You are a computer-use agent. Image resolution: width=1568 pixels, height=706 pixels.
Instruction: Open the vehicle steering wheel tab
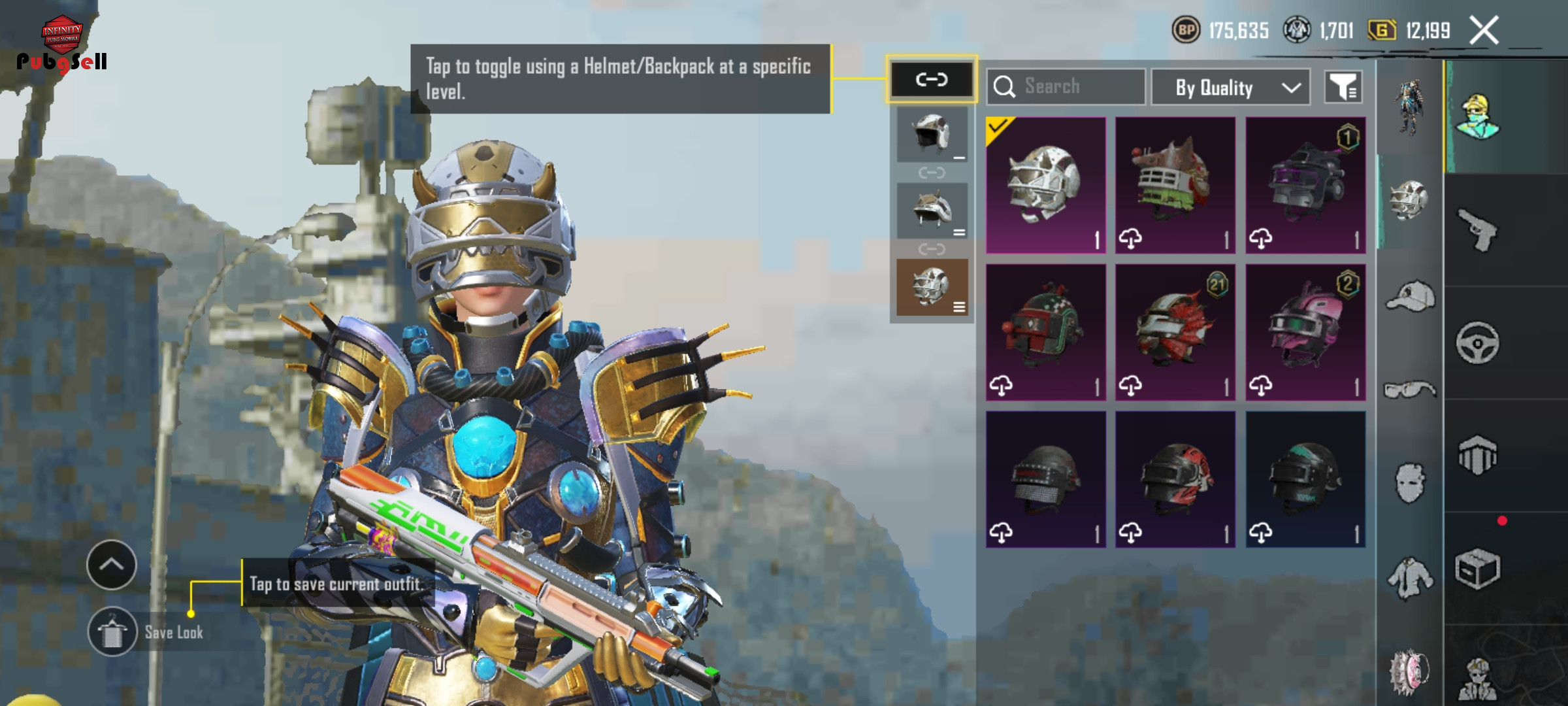pyautogui.click(x=1478, y=343)
